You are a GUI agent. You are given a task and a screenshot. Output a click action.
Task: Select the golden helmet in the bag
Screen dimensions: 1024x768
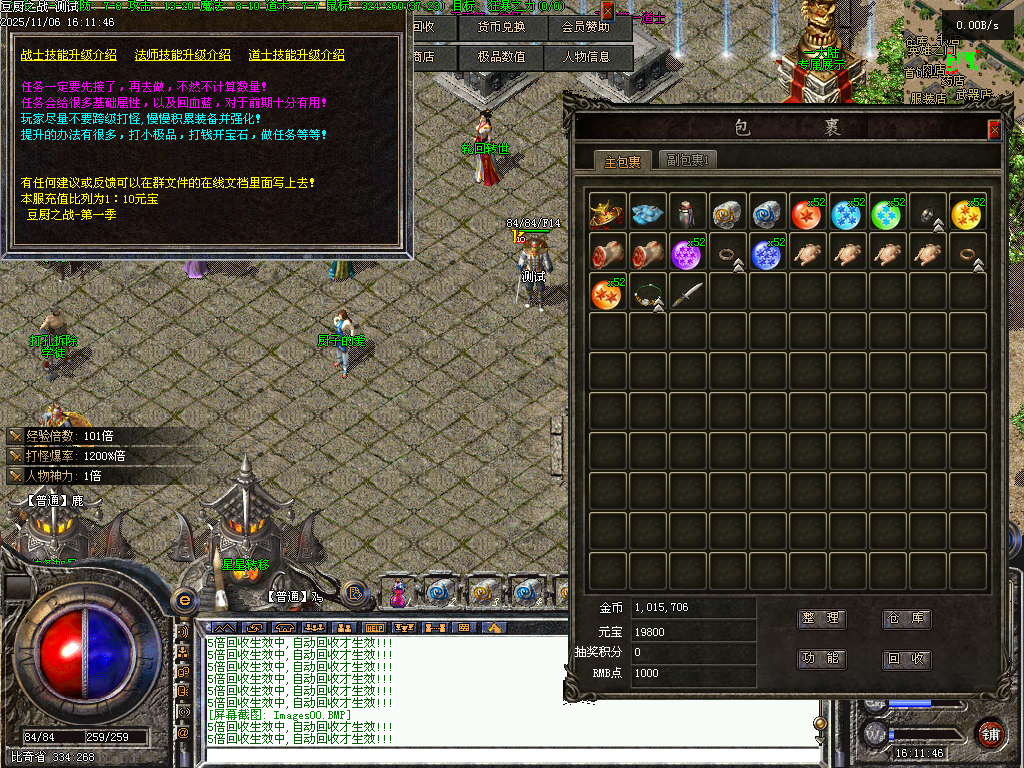click(x=607, y=213)
